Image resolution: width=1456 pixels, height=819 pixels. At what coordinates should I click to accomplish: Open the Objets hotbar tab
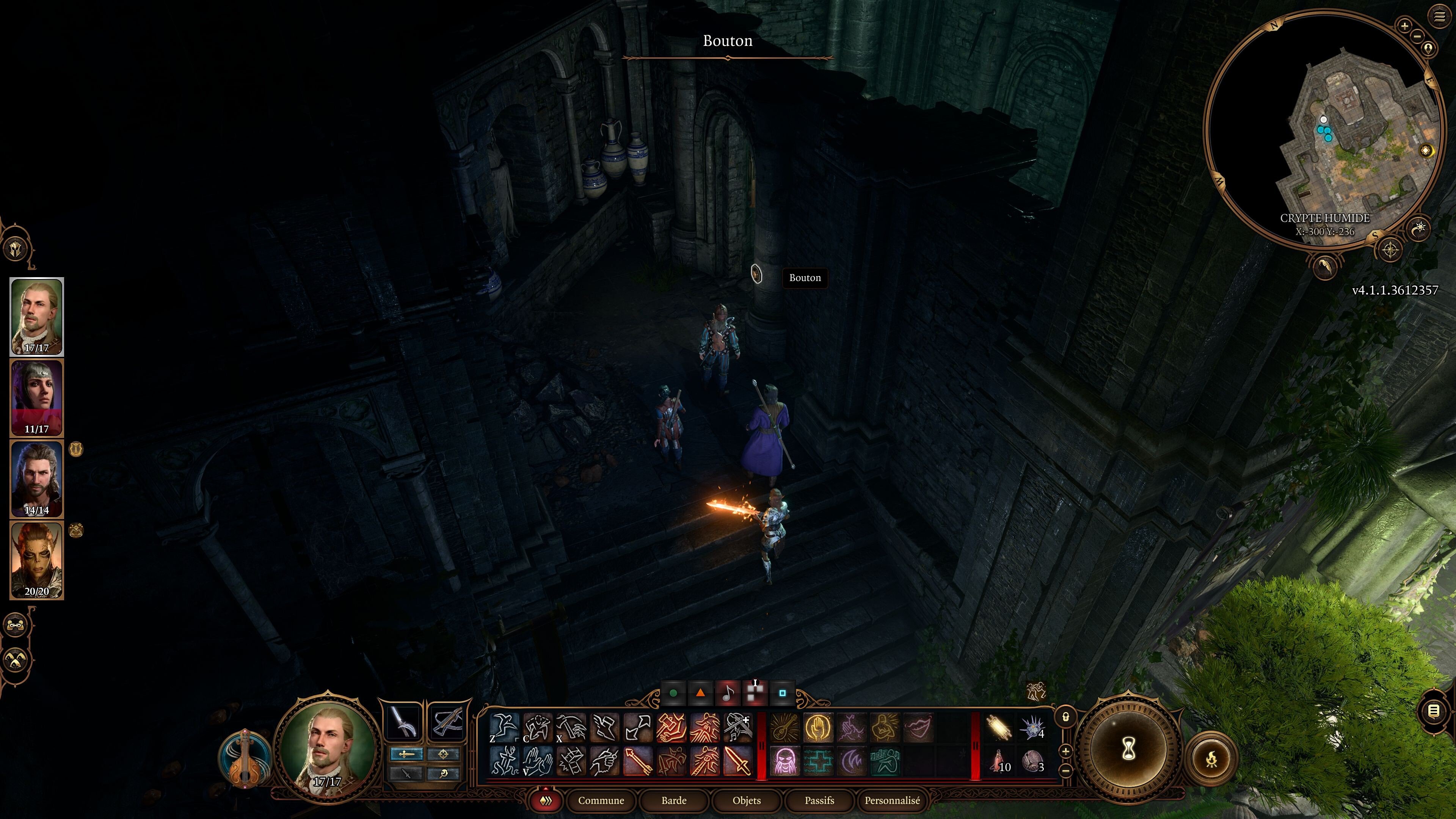(746, 800)
